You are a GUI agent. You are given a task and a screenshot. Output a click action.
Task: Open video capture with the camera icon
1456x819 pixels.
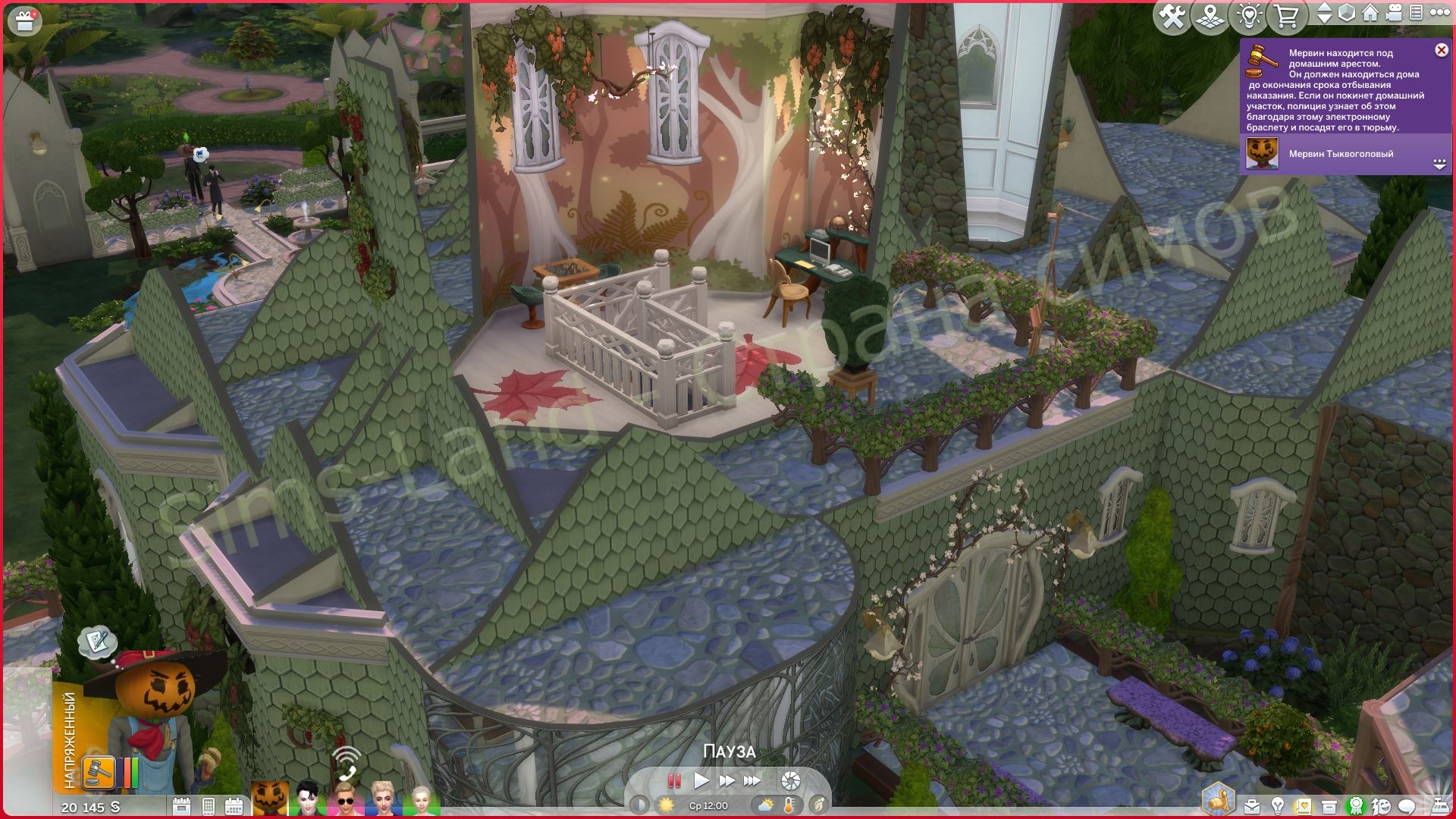coord(1393,13)
